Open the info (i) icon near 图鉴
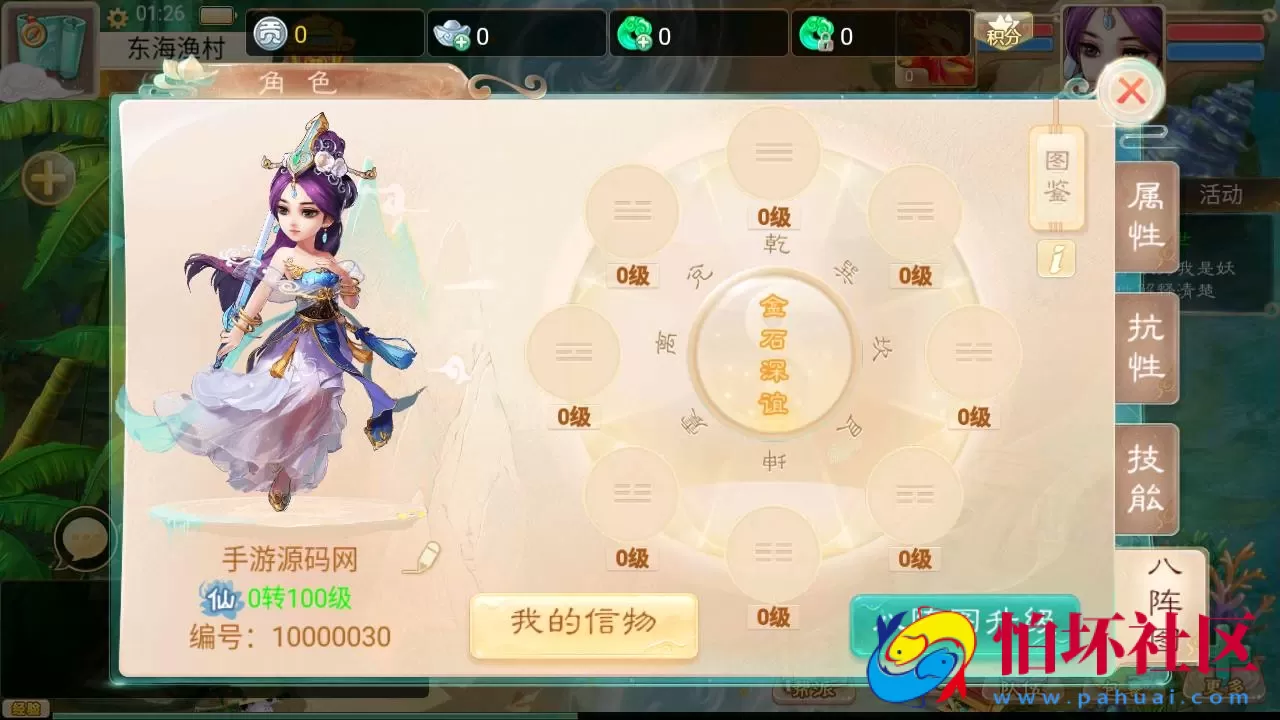 (1056, 258)
